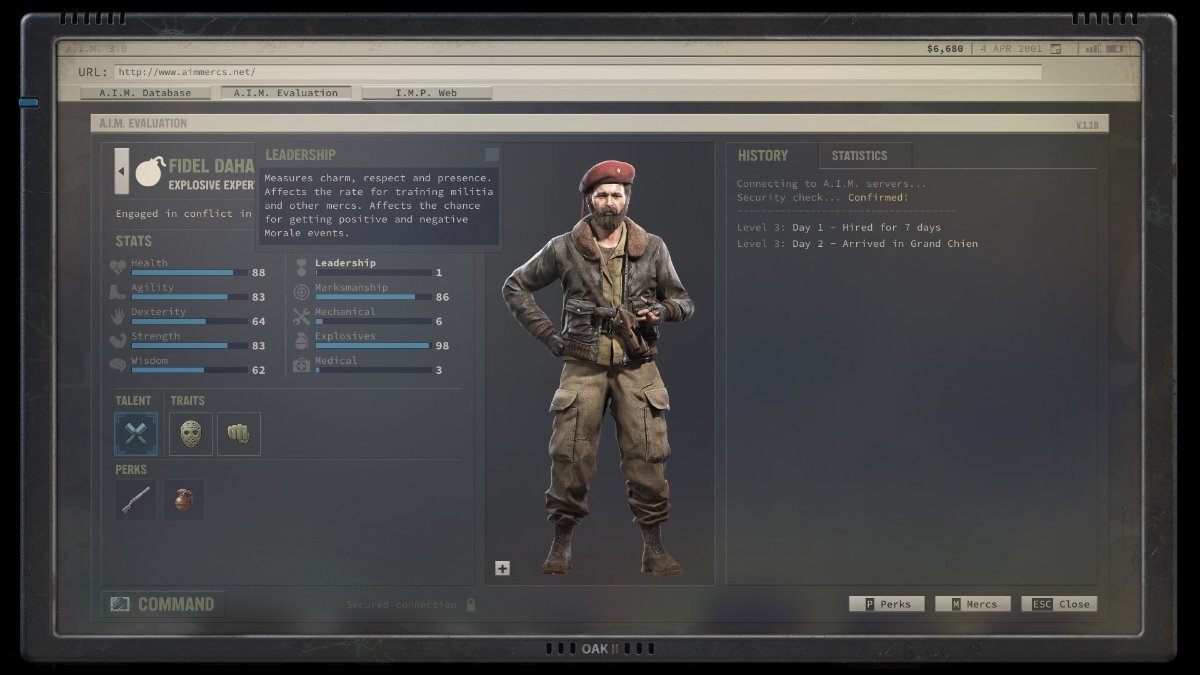
Task: Close the A.I.M. Evaluation window
Action: coord(1059,604)
